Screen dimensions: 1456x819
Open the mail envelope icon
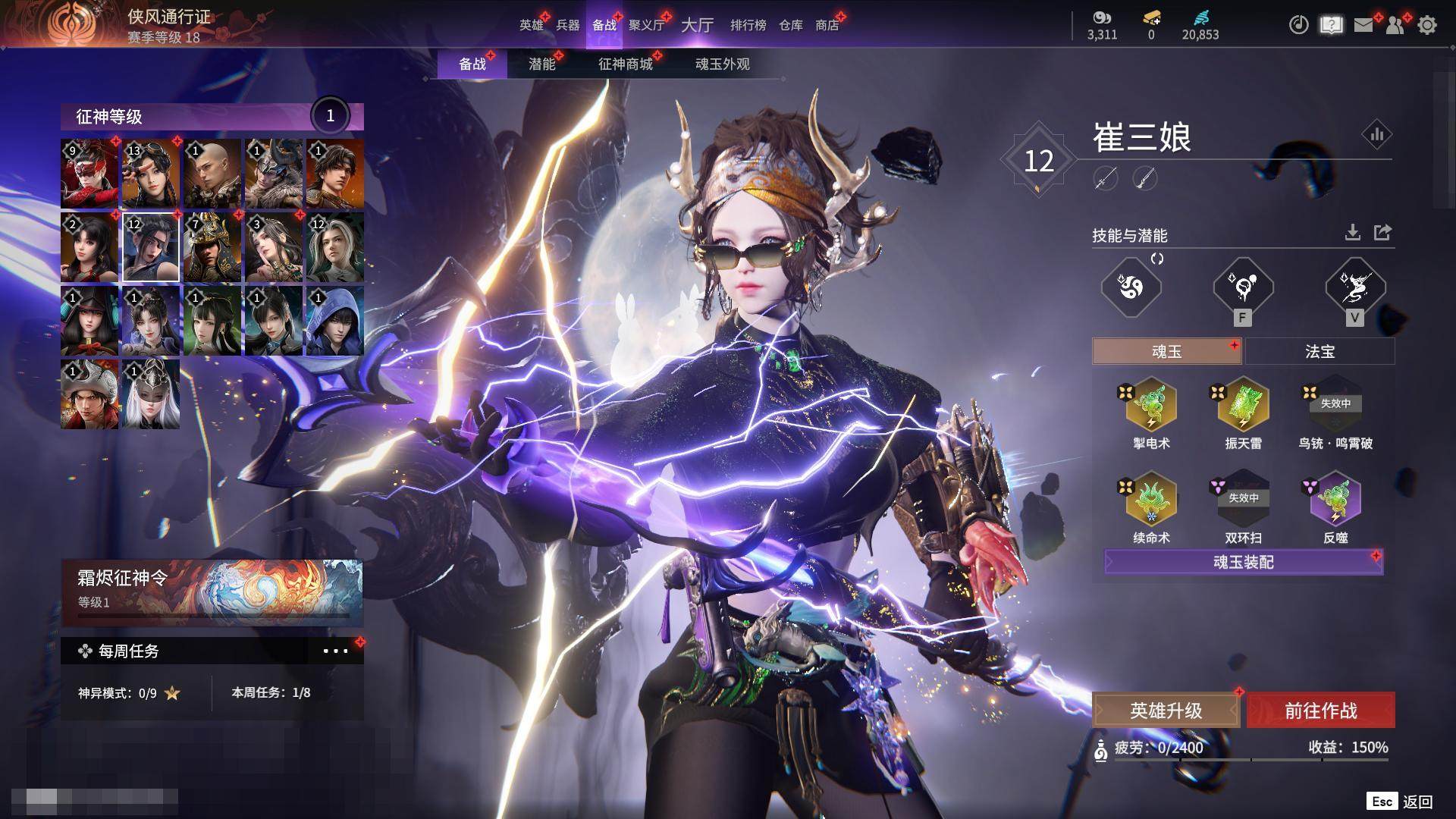(1363, 25)
